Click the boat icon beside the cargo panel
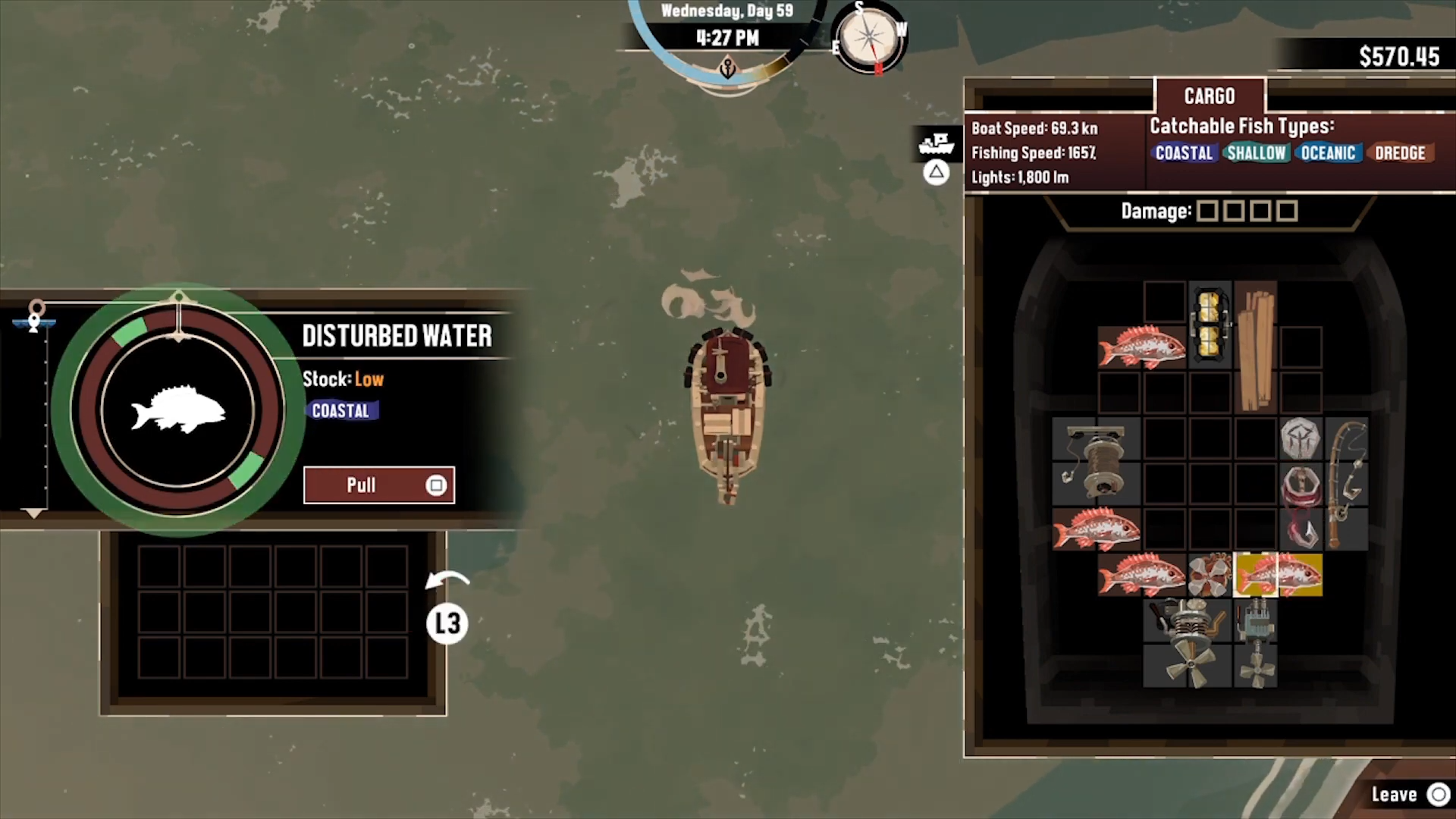 tap(937, 143)
